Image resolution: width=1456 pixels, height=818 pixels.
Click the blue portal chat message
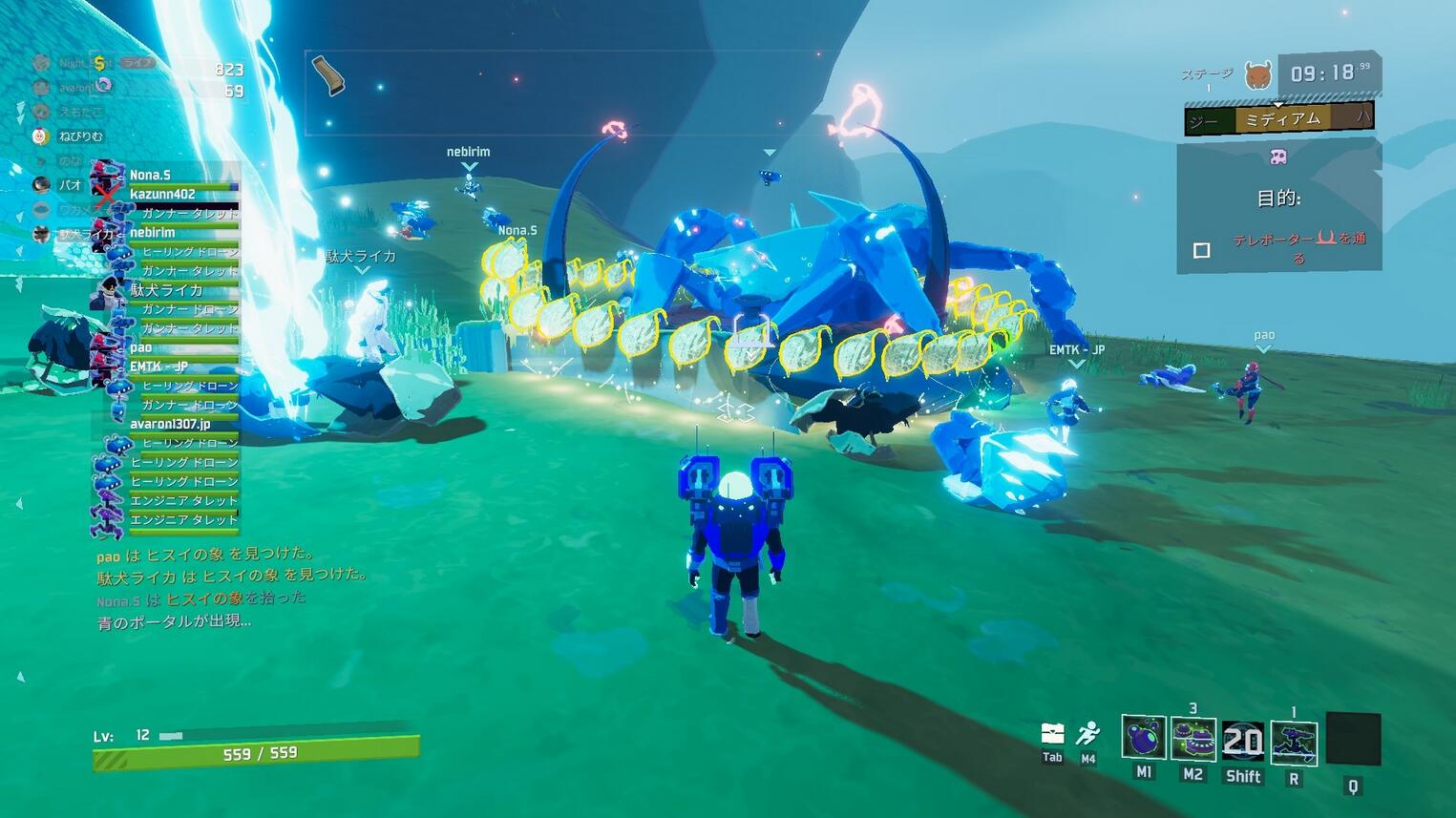(x=174, y=622)
